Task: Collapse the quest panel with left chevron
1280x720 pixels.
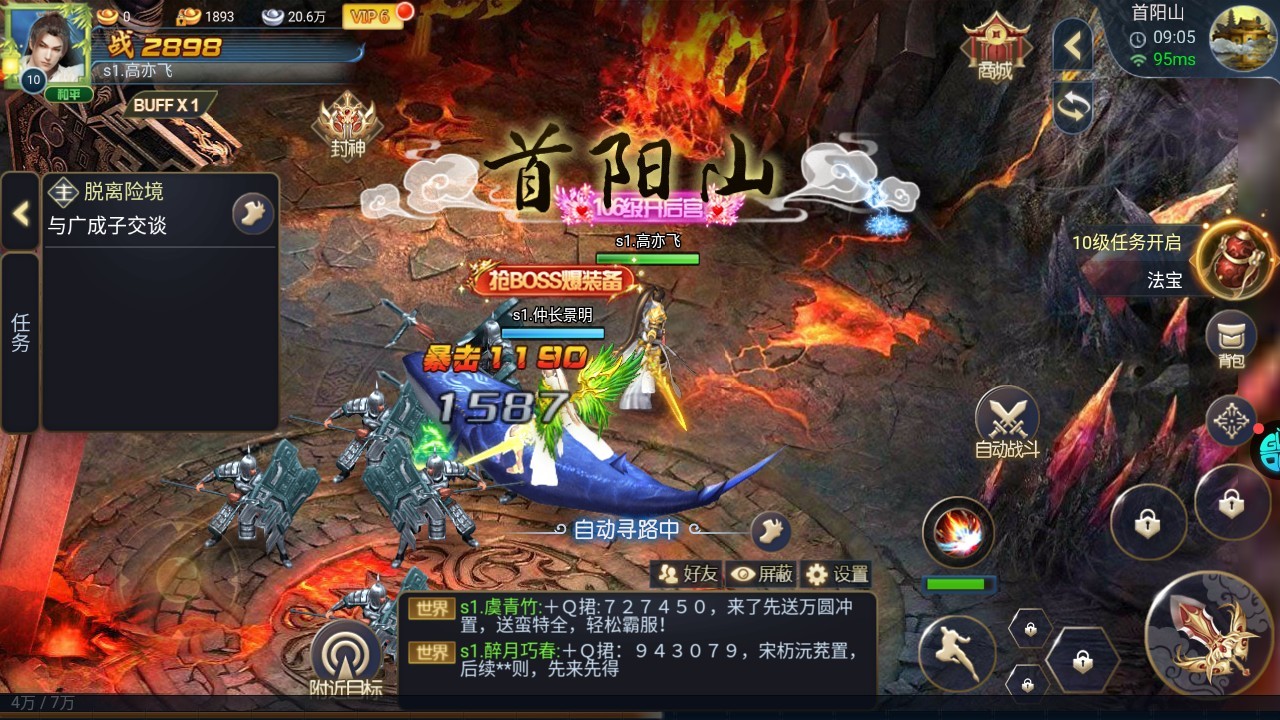Action: 19,213
